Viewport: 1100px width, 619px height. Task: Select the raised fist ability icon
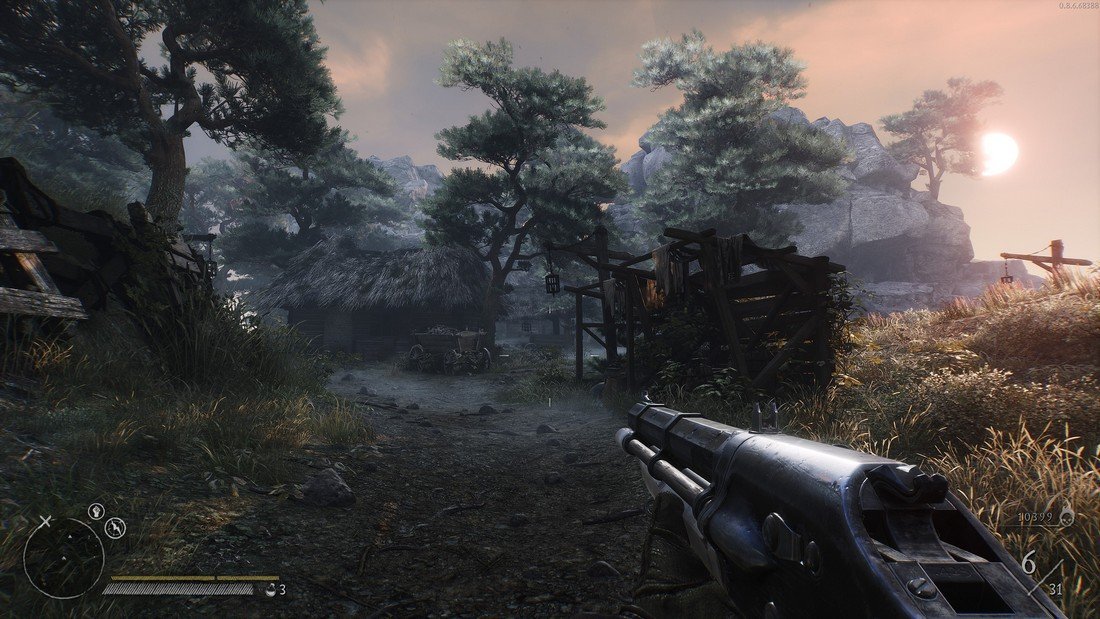point(96,511)
